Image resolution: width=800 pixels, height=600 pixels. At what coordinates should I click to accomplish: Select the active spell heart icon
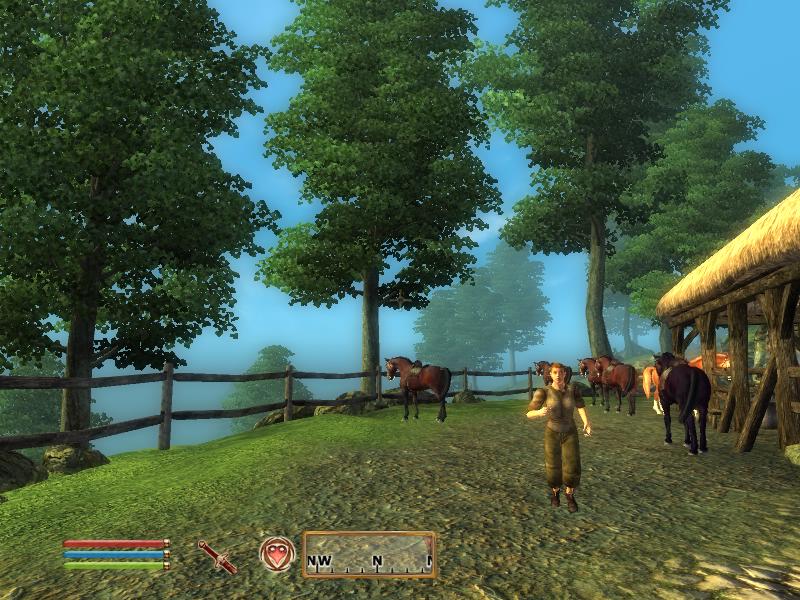click(x=277, y=554)
